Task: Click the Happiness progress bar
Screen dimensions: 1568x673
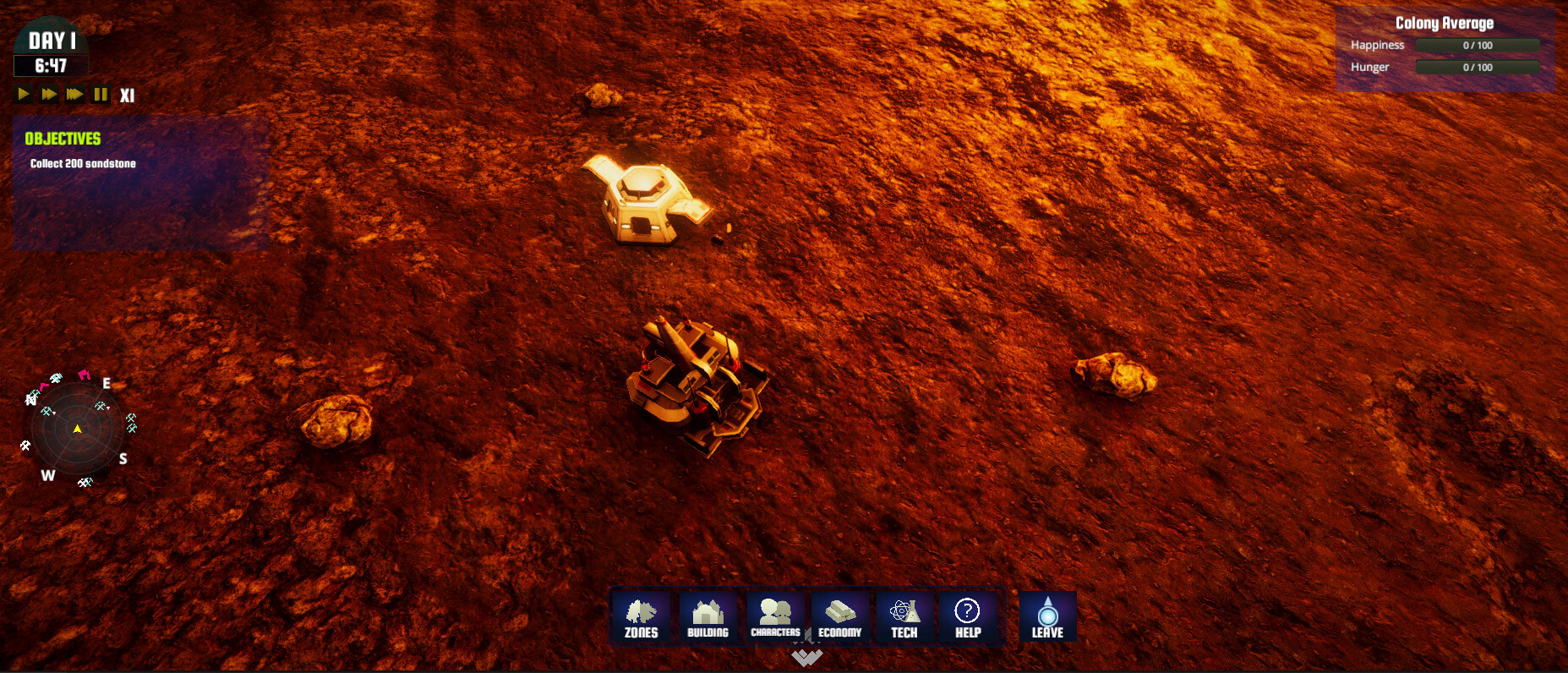Action: point(1477,45)
